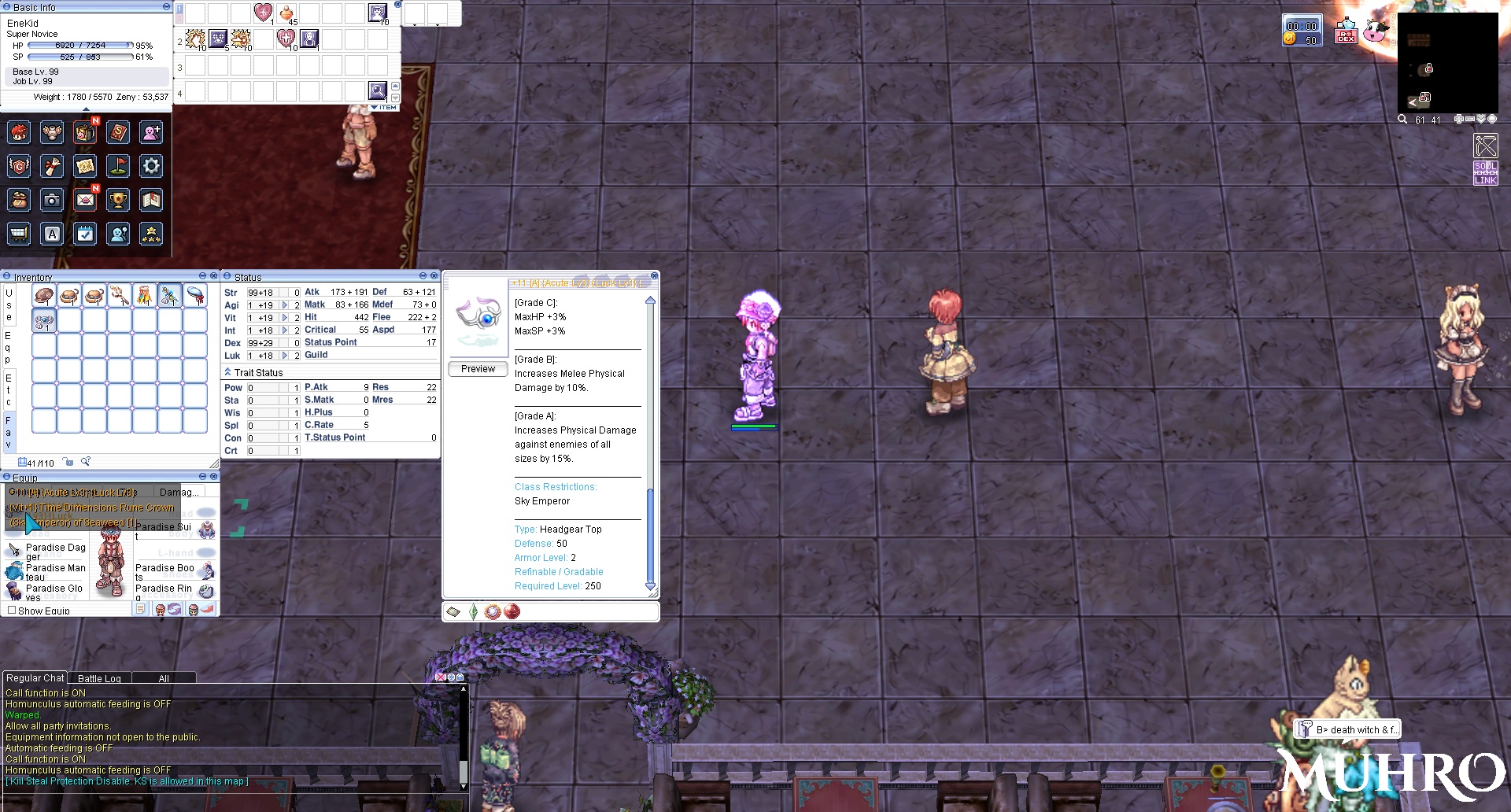Close the Inventory window
Viewport: 1511px width, 812px height.
pos(213,276)
